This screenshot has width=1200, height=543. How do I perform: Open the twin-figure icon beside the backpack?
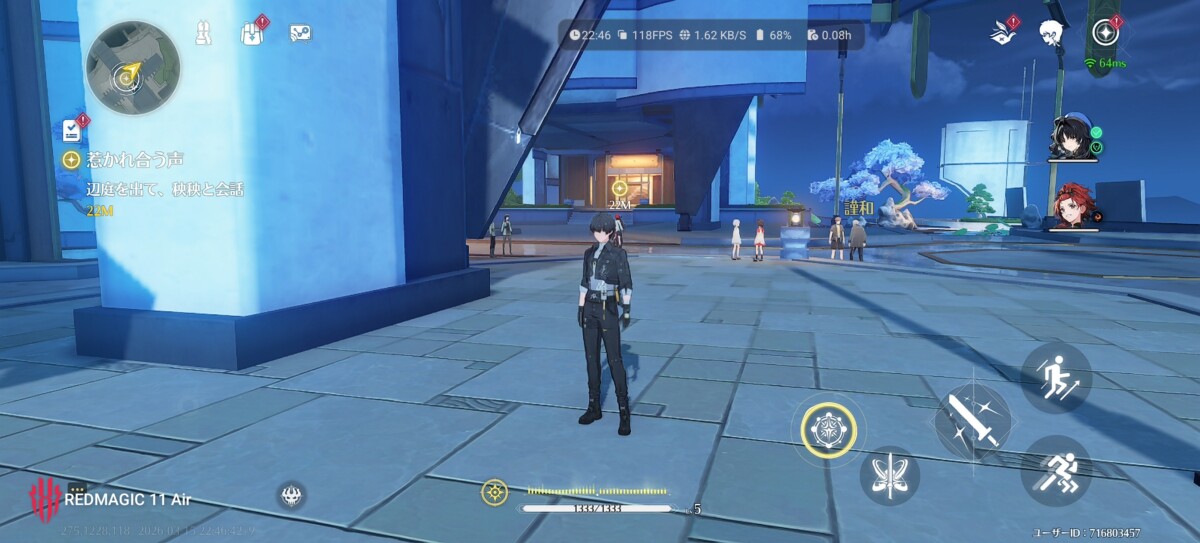tap(204, 33)
